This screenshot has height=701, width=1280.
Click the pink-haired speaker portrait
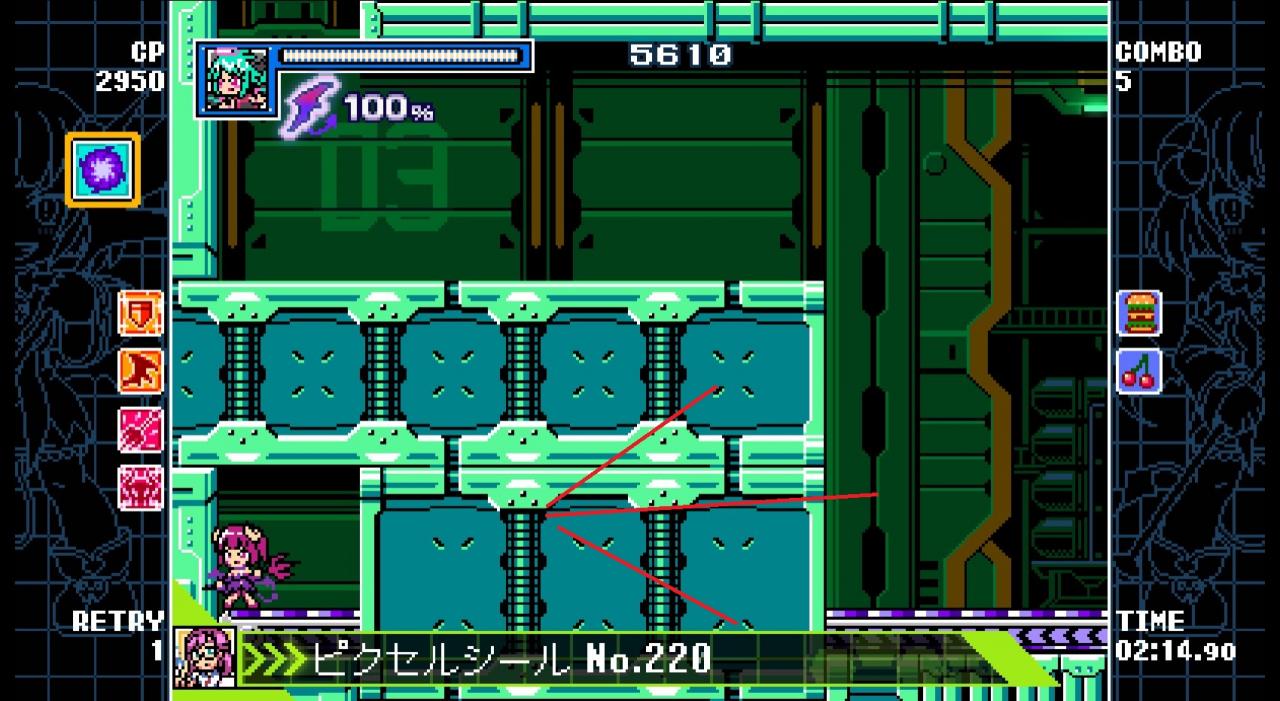tap(205, 657)
